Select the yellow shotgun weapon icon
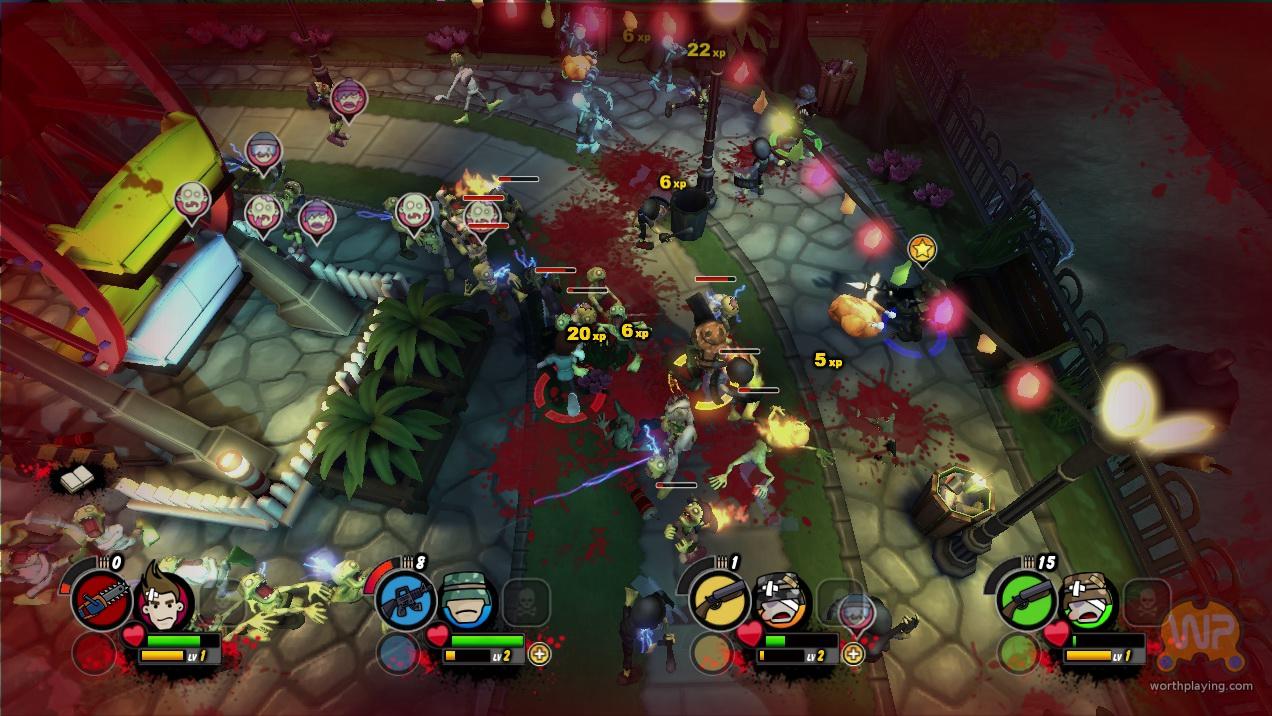1272x716 pixels. (x=719, y=601)
